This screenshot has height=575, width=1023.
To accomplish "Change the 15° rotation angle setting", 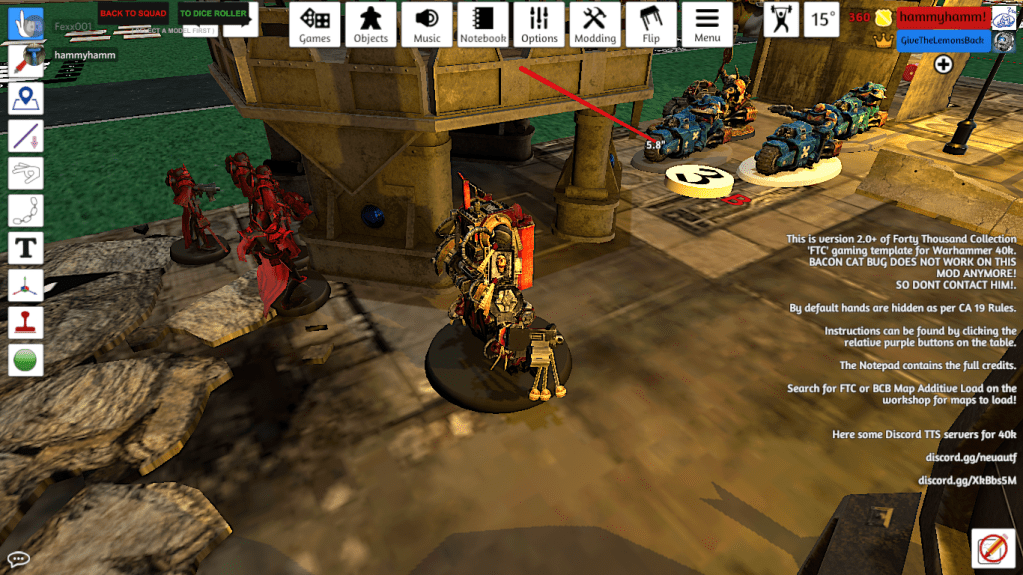I will (822, 19).
